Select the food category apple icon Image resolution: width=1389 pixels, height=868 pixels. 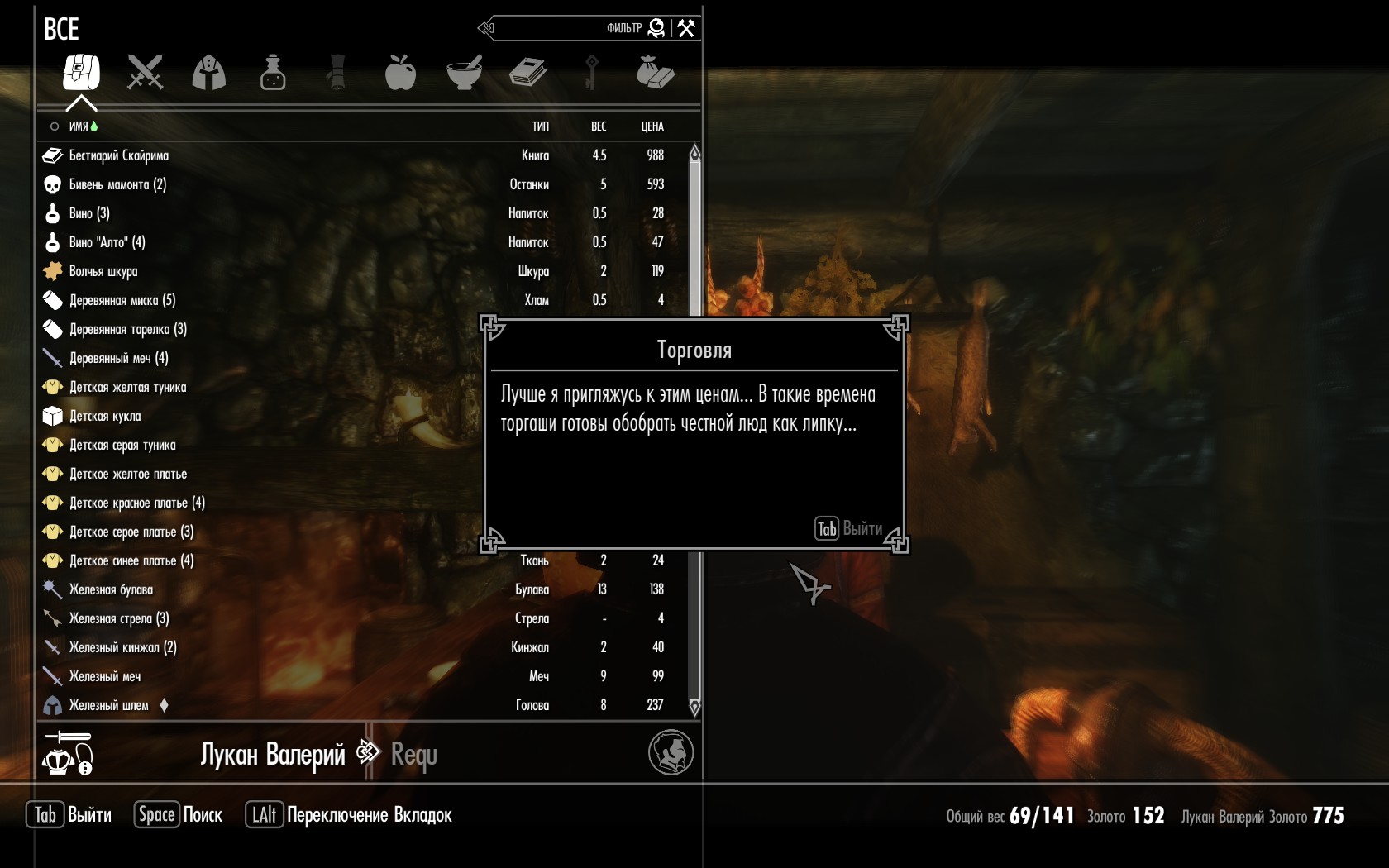click(x=400, y=73)
